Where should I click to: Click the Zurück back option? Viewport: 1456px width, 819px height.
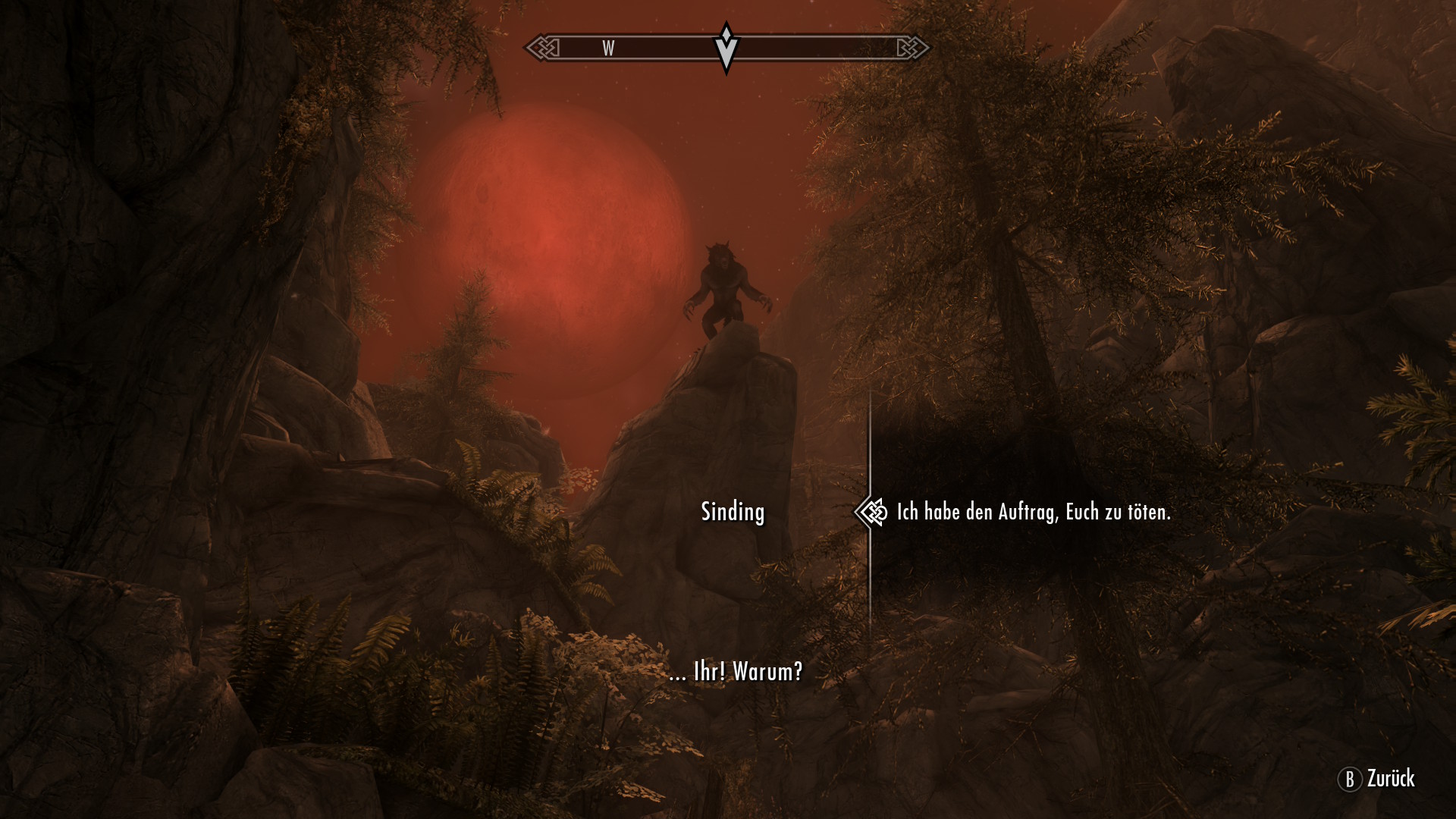(x=1376, y=779)
